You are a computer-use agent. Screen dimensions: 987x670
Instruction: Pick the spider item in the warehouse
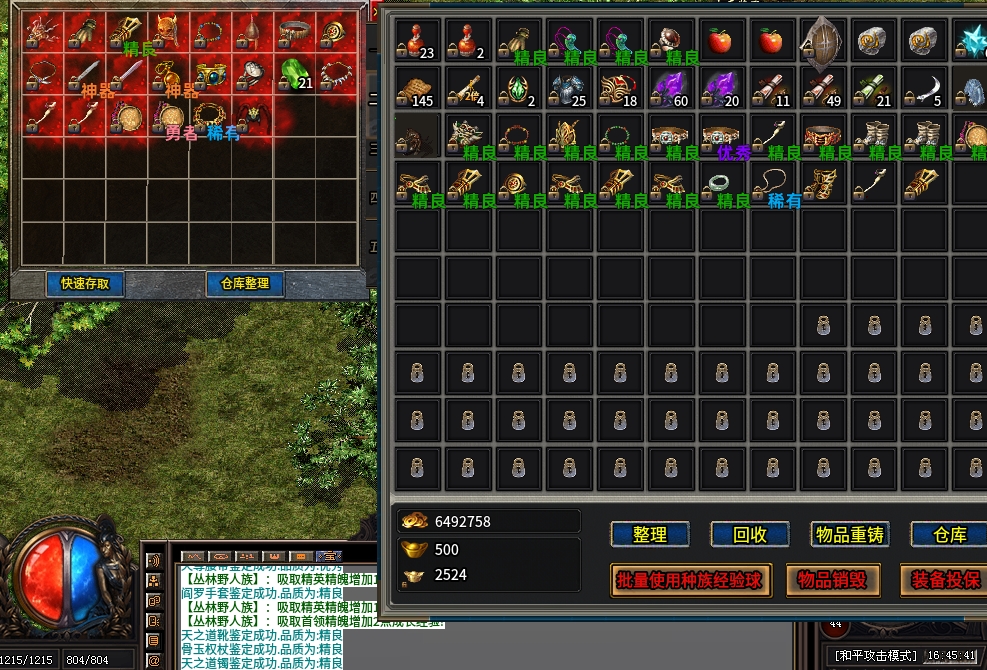(253, 115)
